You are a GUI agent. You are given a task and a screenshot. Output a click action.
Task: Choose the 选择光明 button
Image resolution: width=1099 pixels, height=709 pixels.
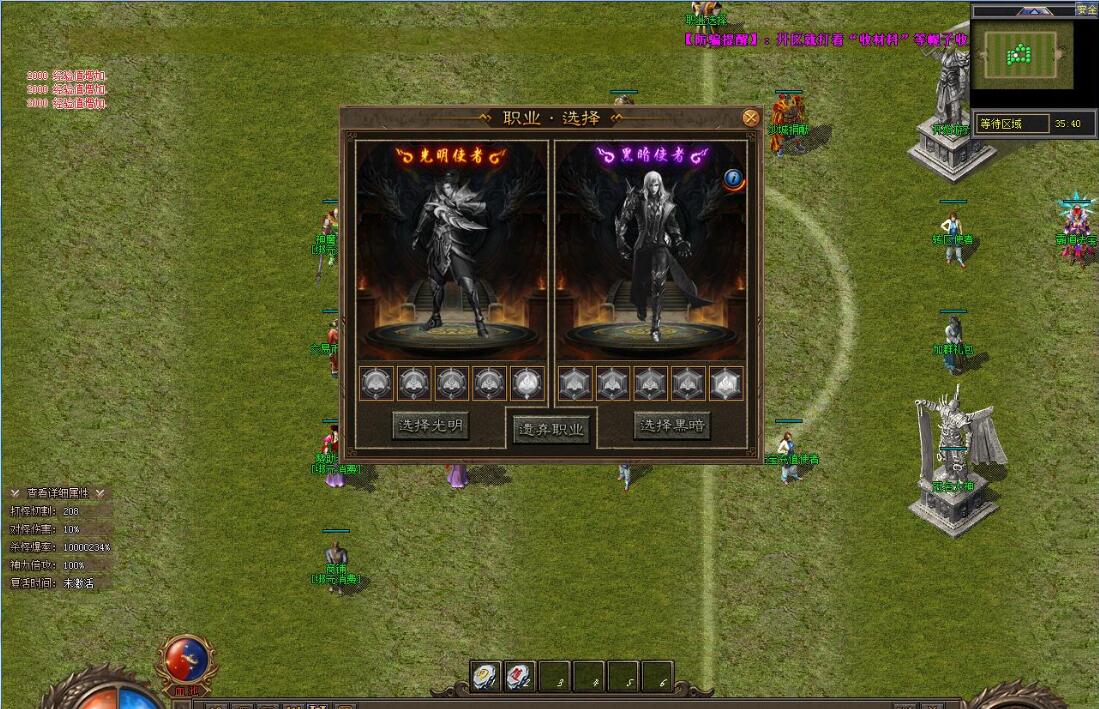pos(430,426)
